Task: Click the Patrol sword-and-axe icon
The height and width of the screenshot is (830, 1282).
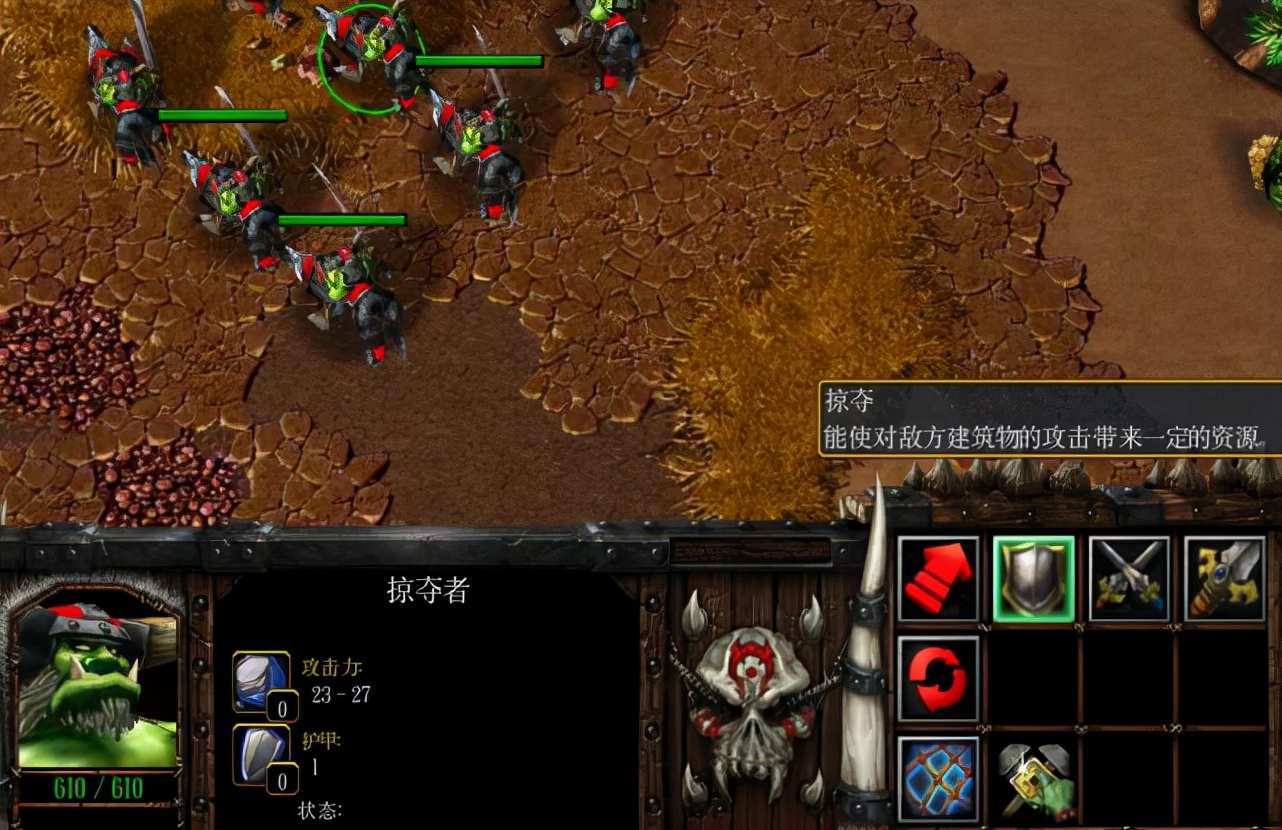Action: tap(1225, 577)
